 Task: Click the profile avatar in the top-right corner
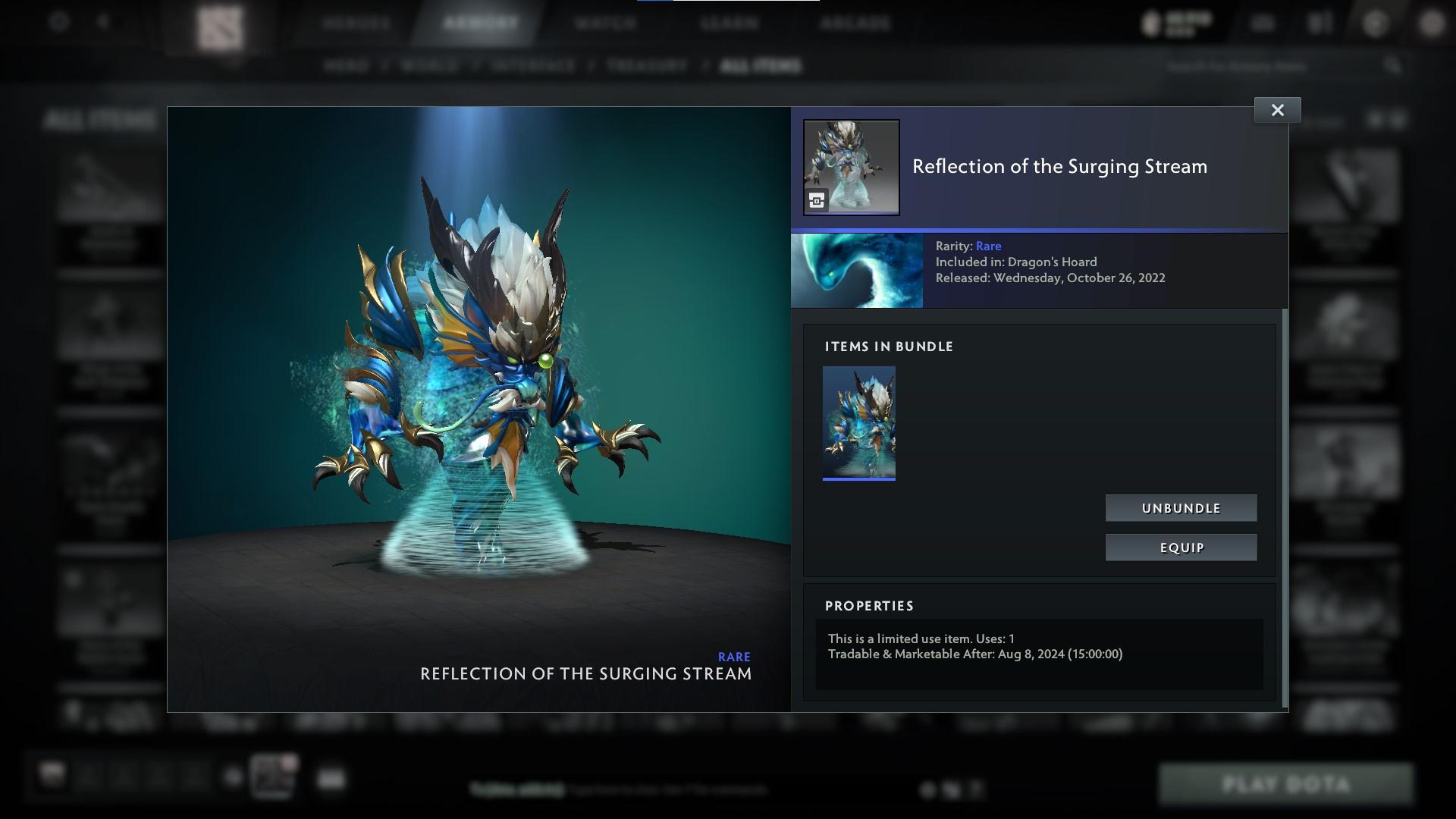point(1429,23)
